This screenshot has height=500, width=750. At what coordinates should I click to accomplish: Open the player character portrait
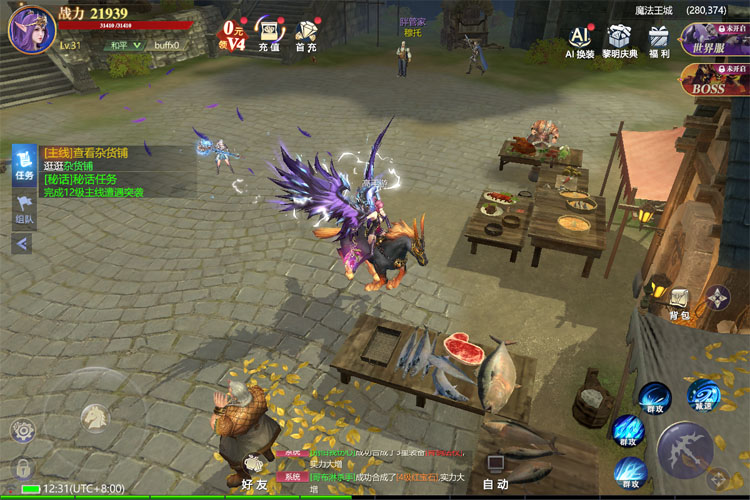(32, 28)
